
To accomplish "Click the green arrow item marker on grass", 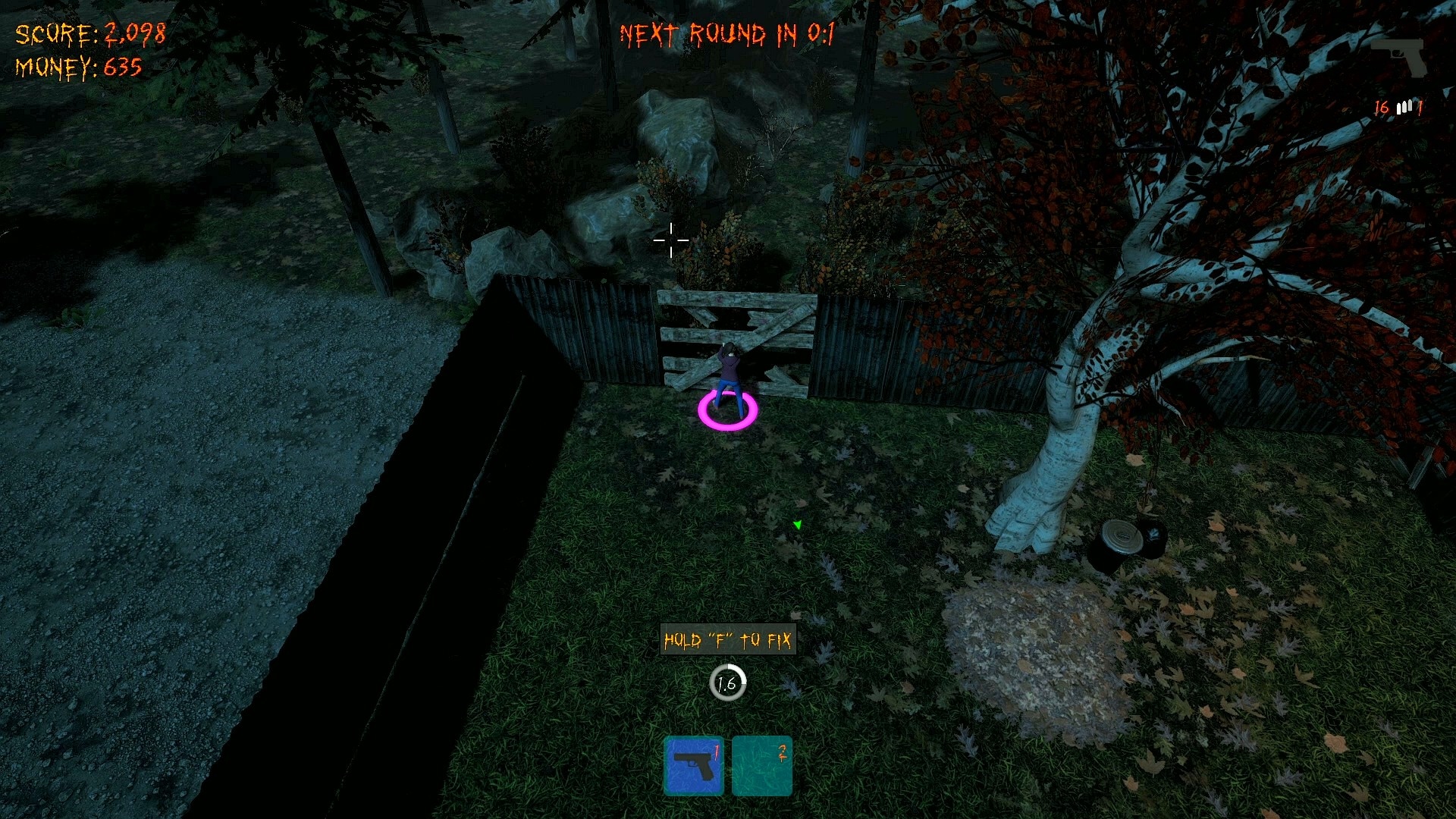I will [x=799, y=523].
